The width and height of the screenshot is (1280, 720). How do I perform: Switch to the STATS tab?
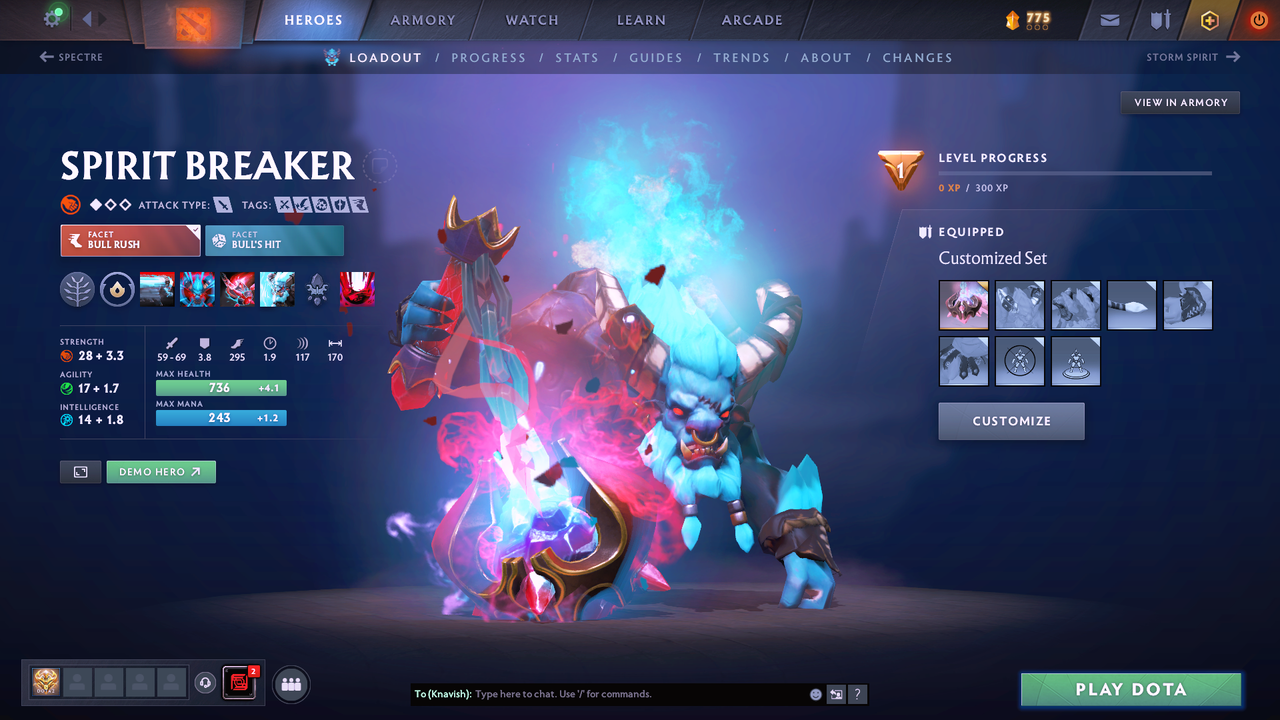pyautogui.click(x=577, y=57)
